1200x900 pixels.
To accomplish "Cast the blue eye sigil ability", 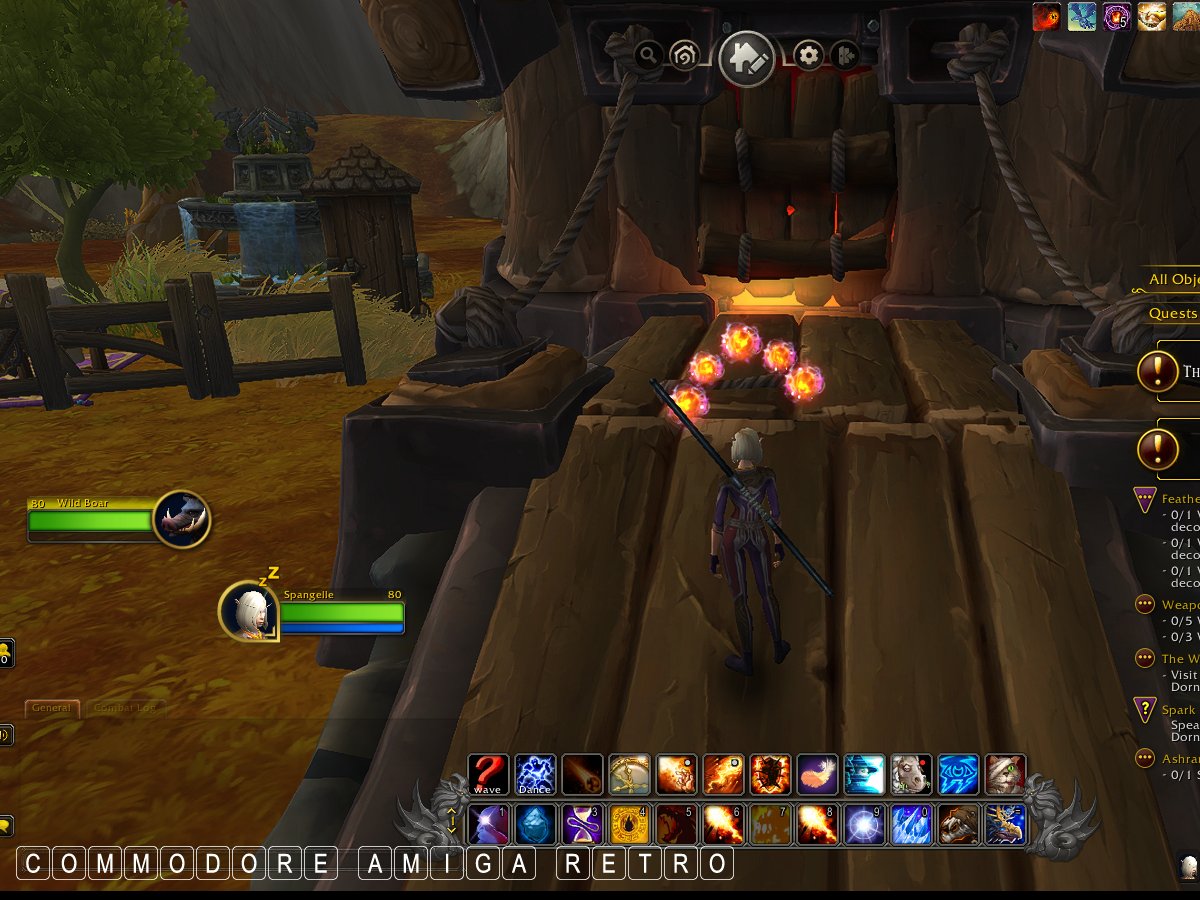I will [959, 774].
